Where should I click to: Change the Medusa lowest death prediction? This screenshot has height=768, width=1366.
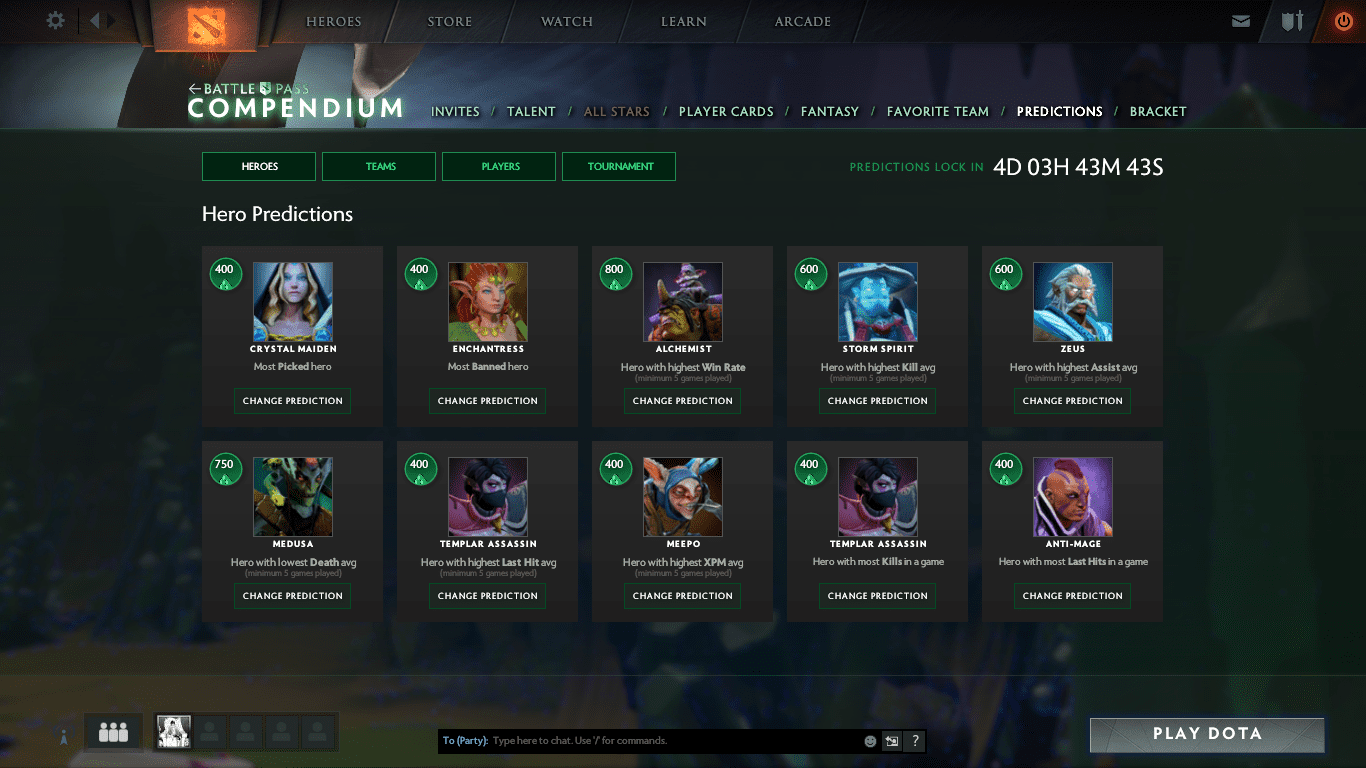[292, 596]
